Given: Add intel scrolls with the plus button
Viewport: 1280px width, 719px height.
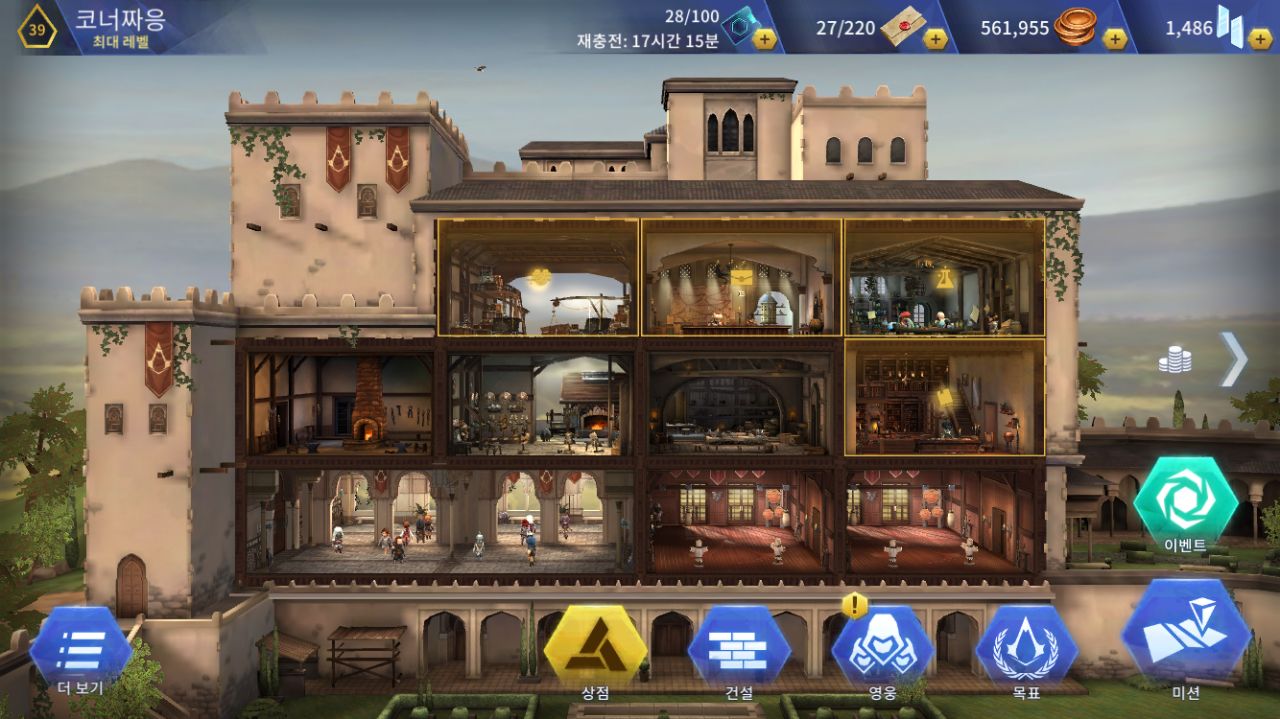Looking at the screenshot, I should click(934, 39).
